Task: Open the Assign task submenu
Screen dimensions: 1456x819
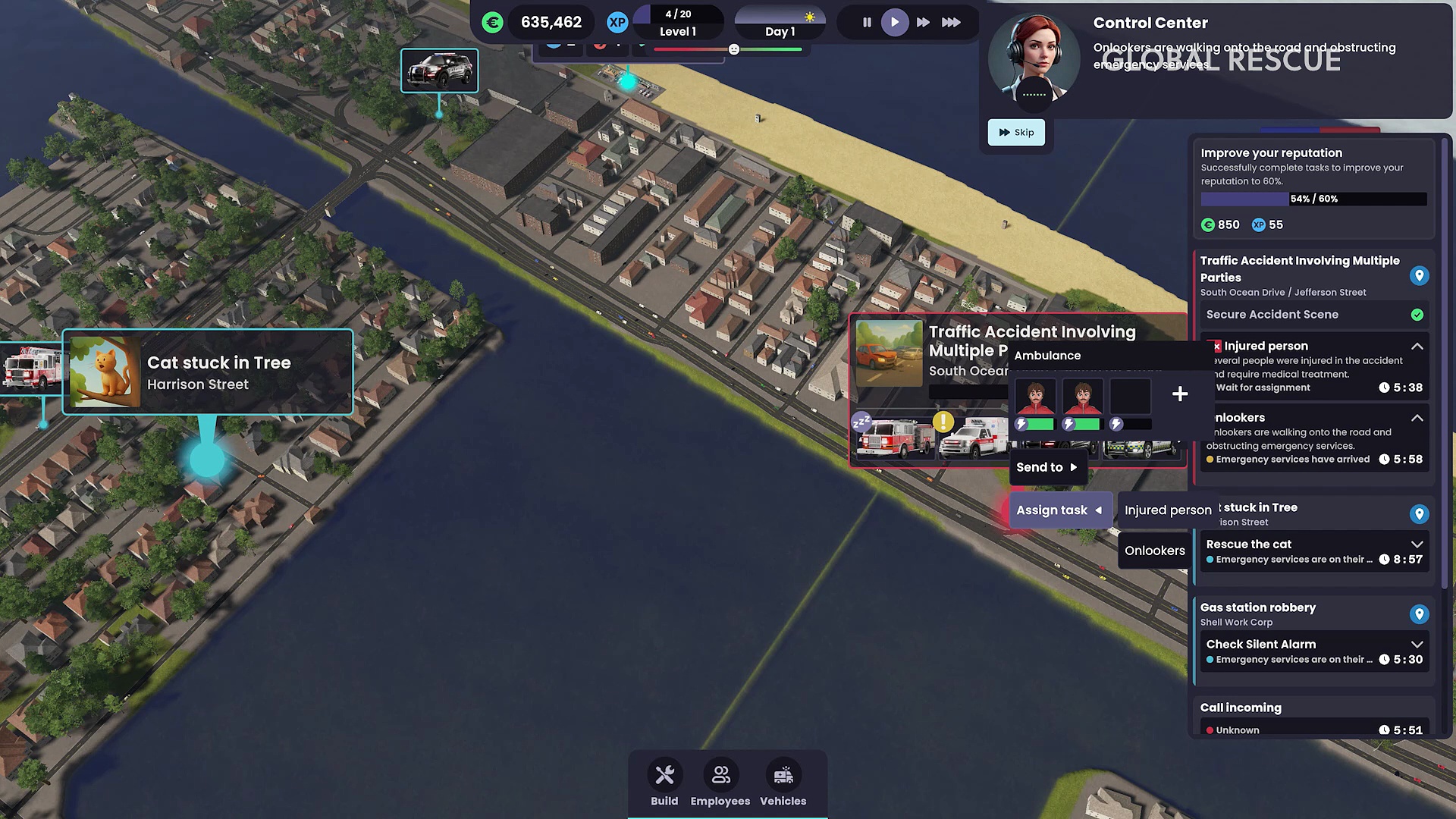Action: 1059,510
